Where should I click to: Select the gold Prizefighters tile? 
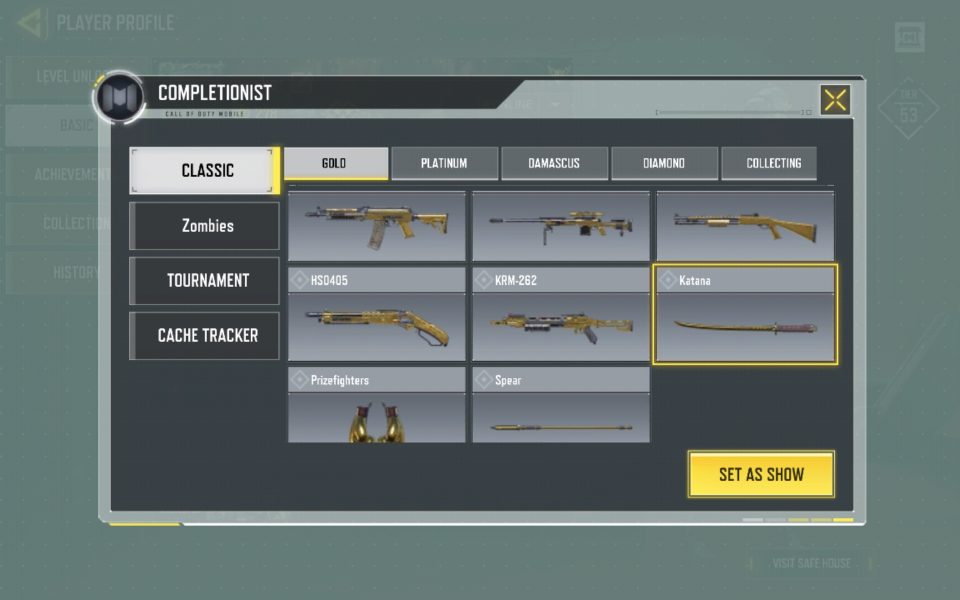click(x=377, y=405)
